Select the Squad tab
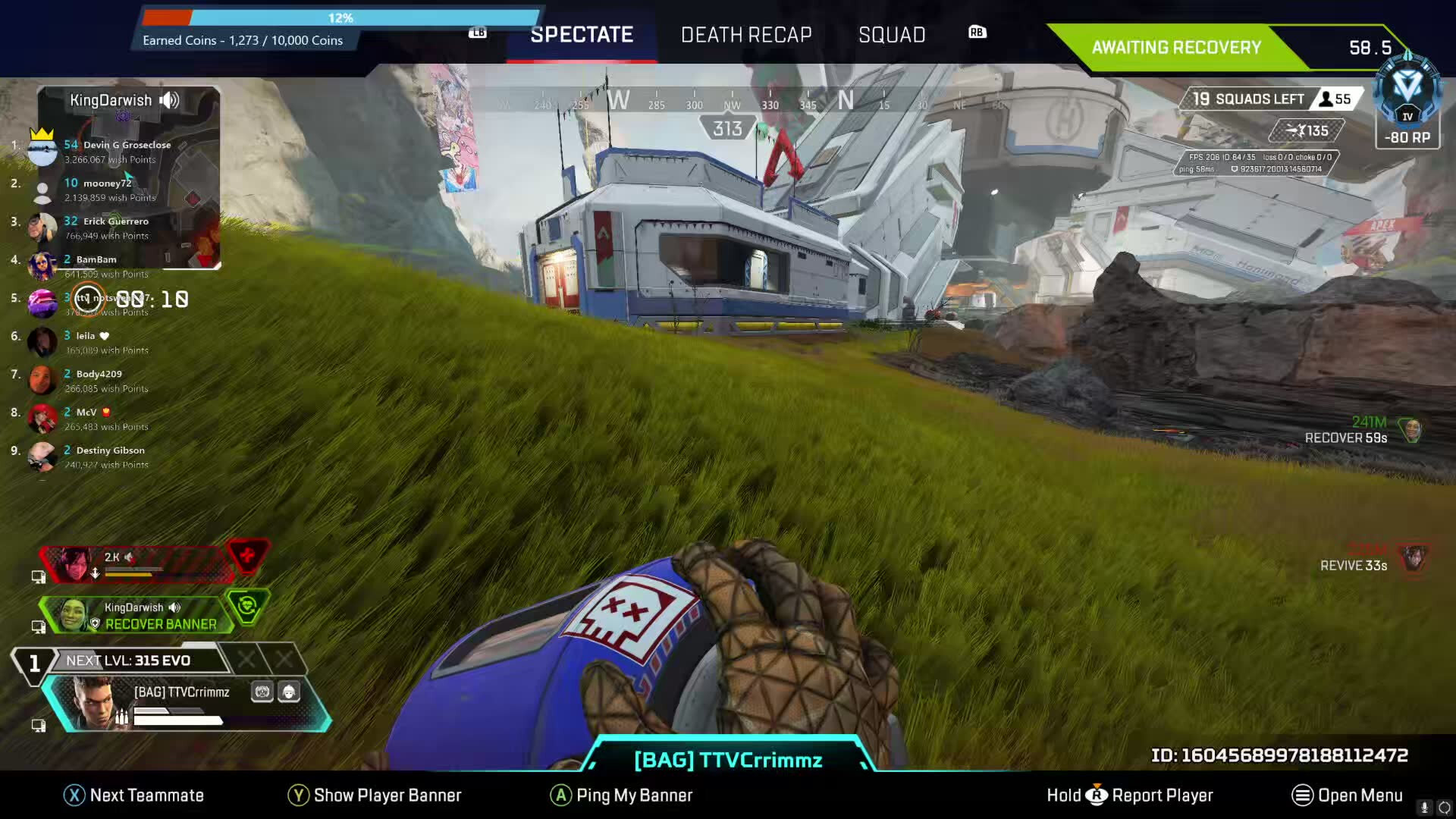 tap(892, 35)
